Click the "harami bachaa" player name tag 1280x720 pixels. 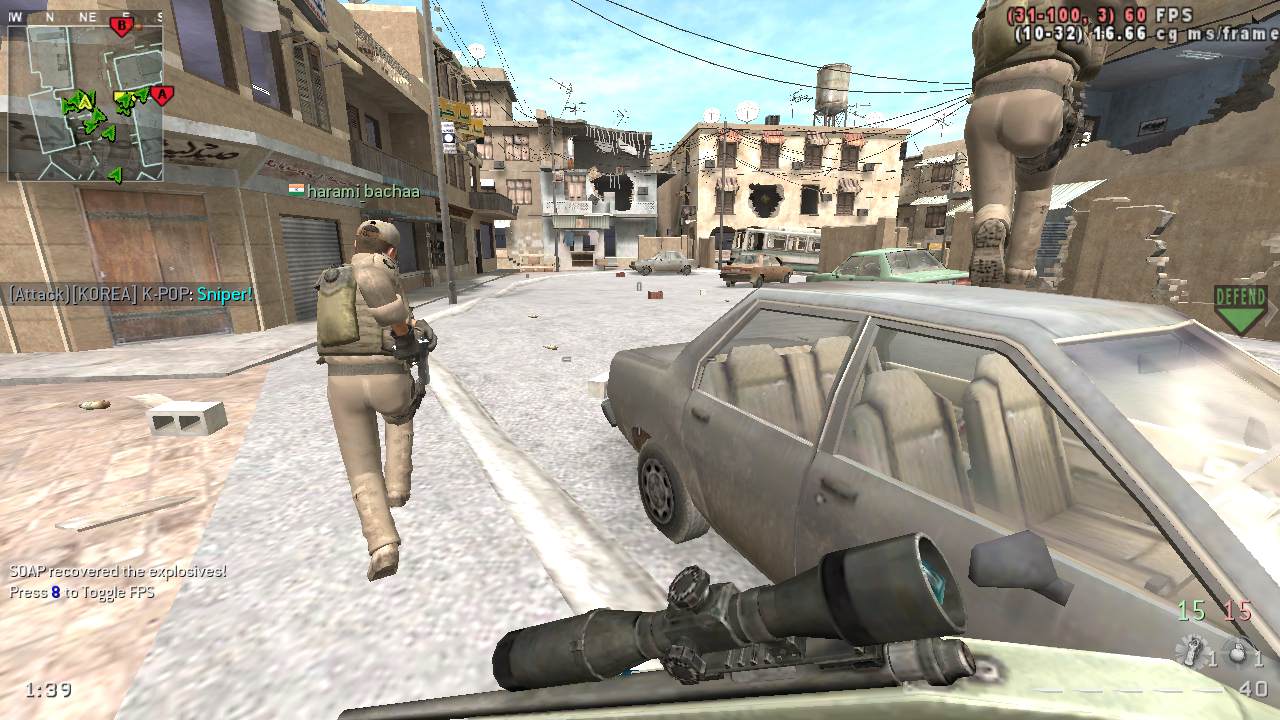point(354,191)
